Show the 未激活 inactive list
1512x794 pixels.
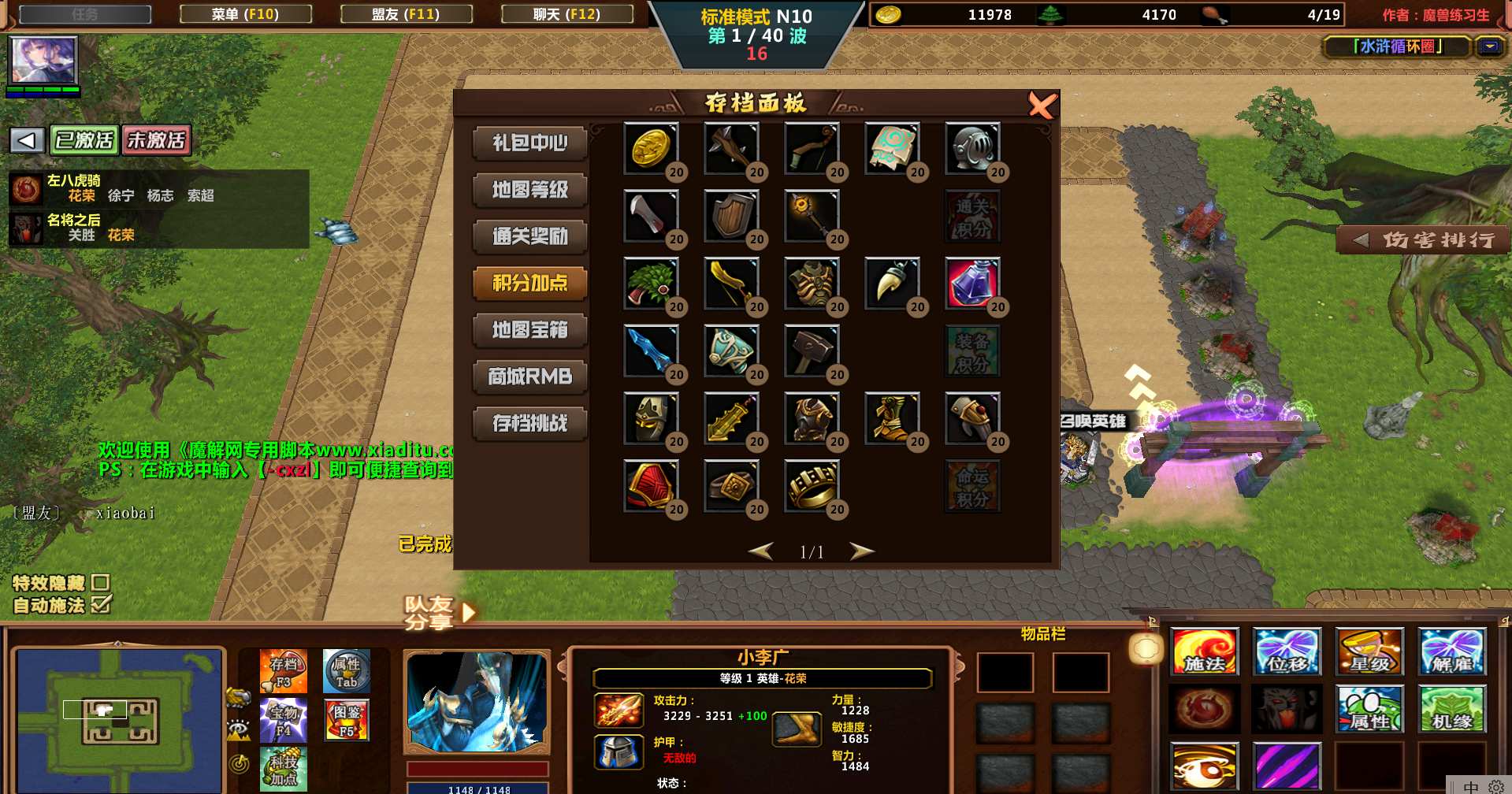pos(156,140)
